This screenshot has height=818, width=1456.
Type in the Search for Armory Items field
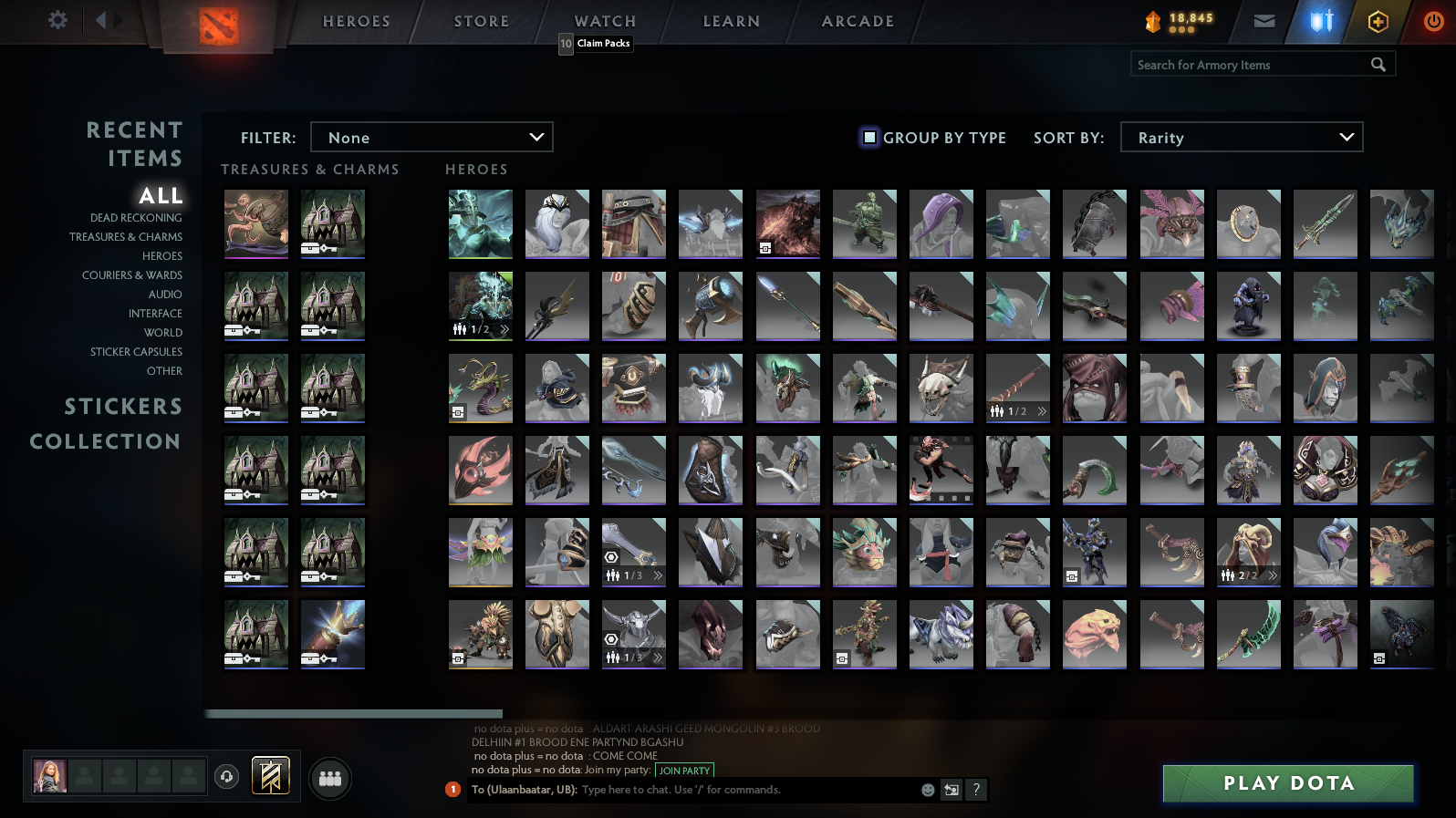pos(1250,64)
